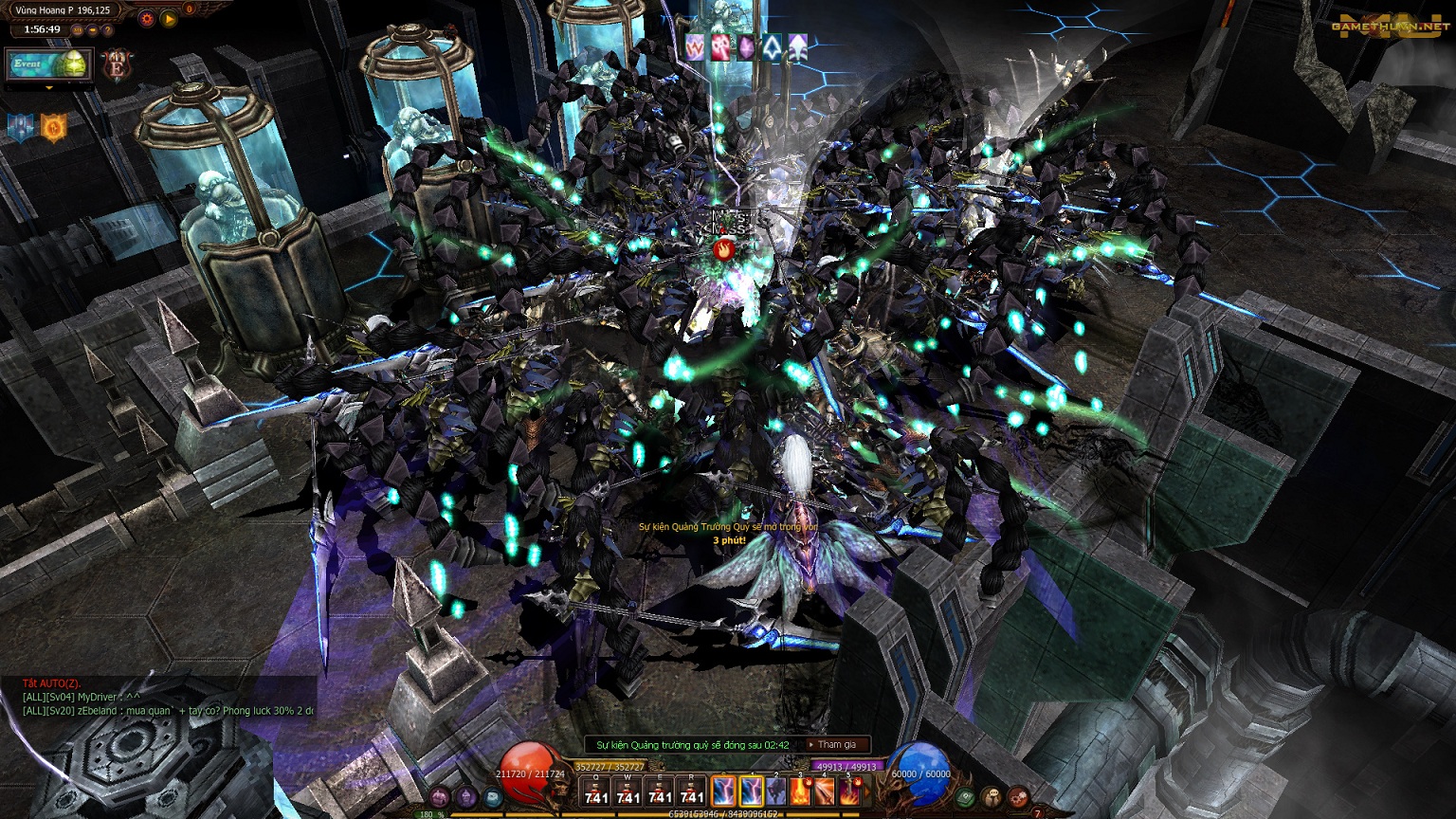Click the blue shield buff icon

[21, 127]
